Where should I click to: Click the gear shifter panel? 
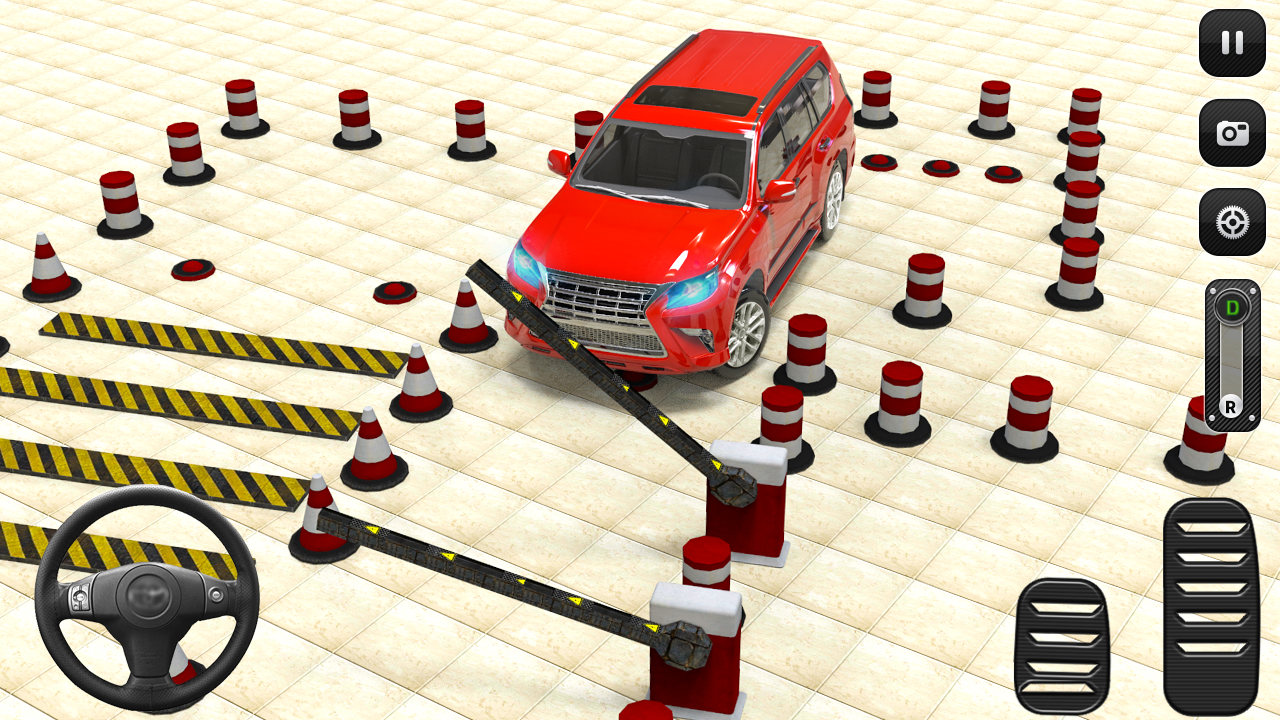pyautogui.click(x=1231, y=353)
